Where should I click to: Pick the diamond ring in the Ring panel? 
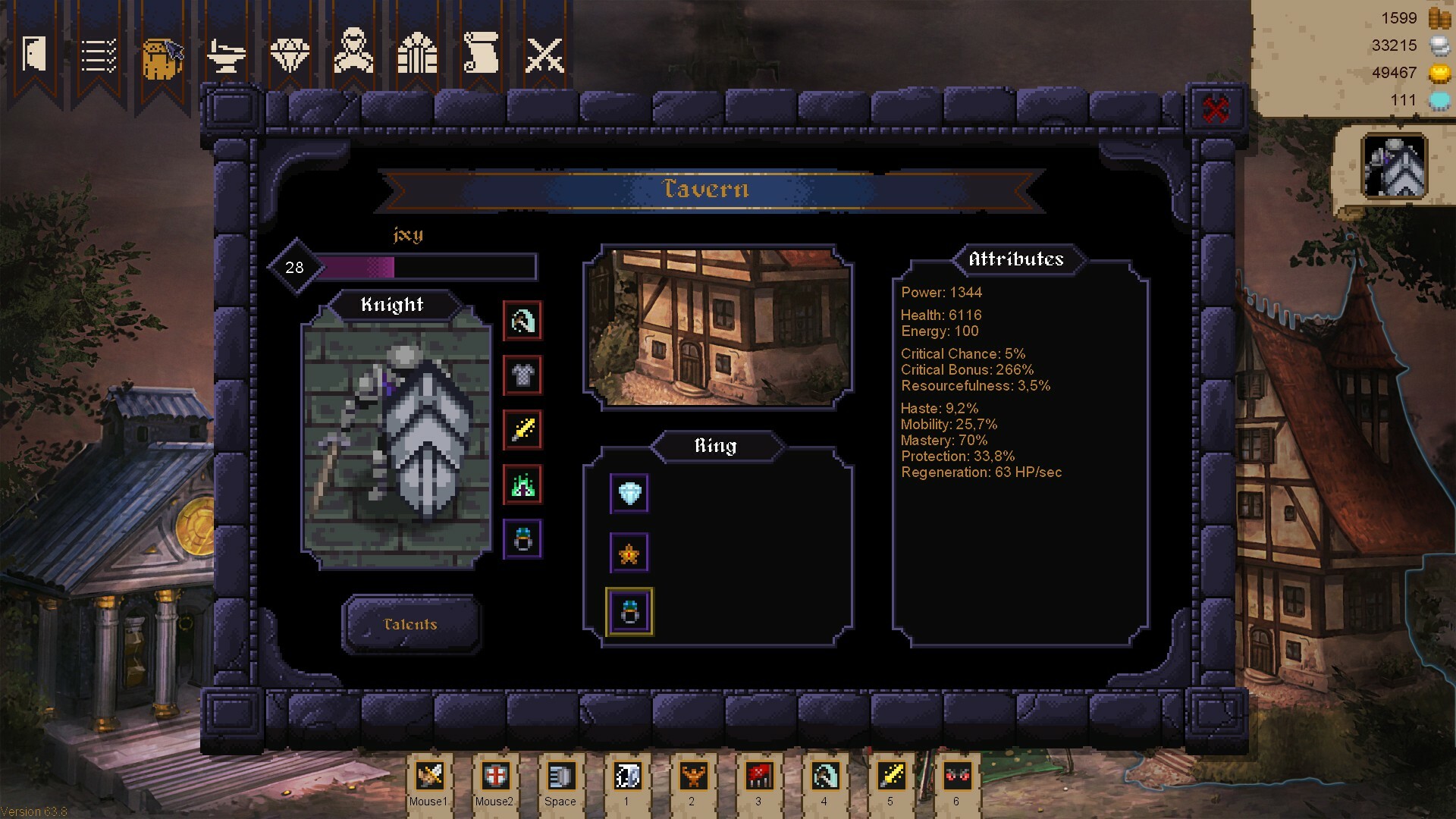point(629,494)
